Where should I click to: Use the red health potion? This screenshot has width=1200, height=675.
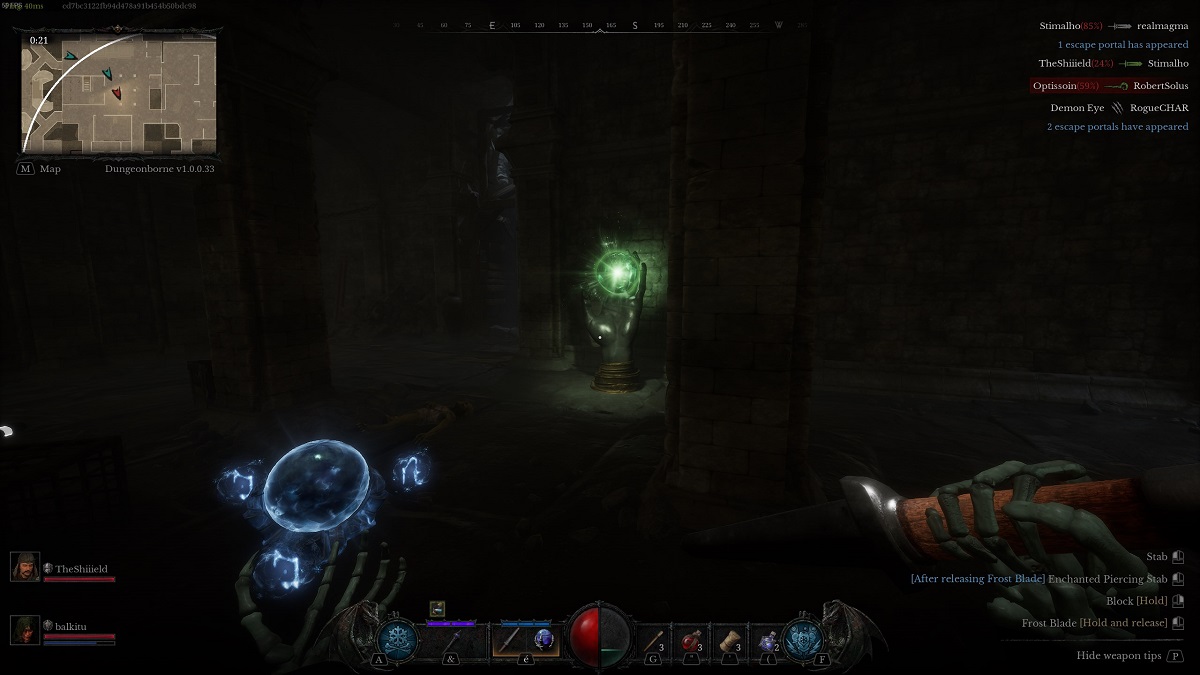[690, 639]
